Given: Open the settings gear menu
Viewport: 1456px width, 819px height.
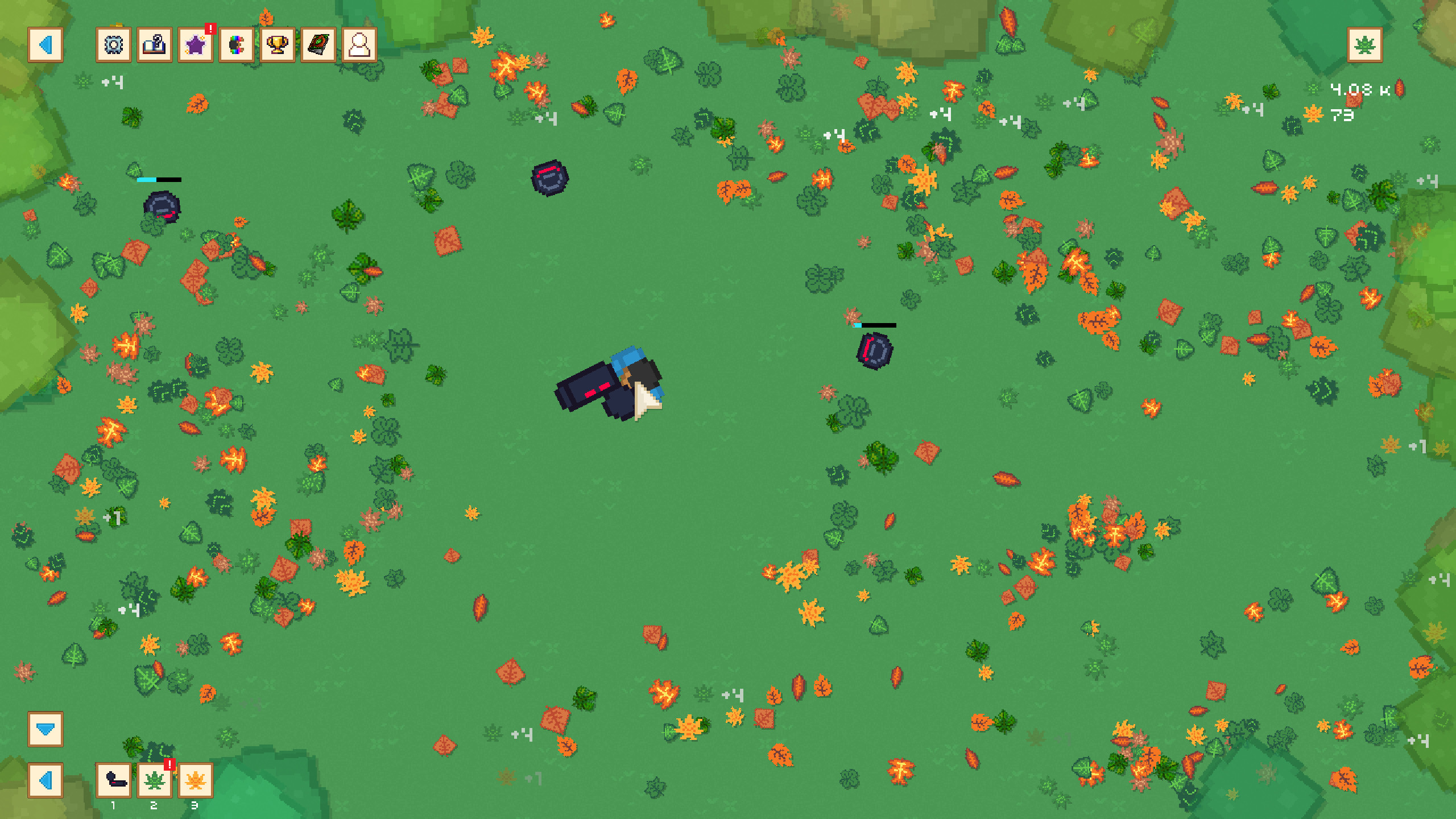Looking at the screenshot, I should pos(114,45).
